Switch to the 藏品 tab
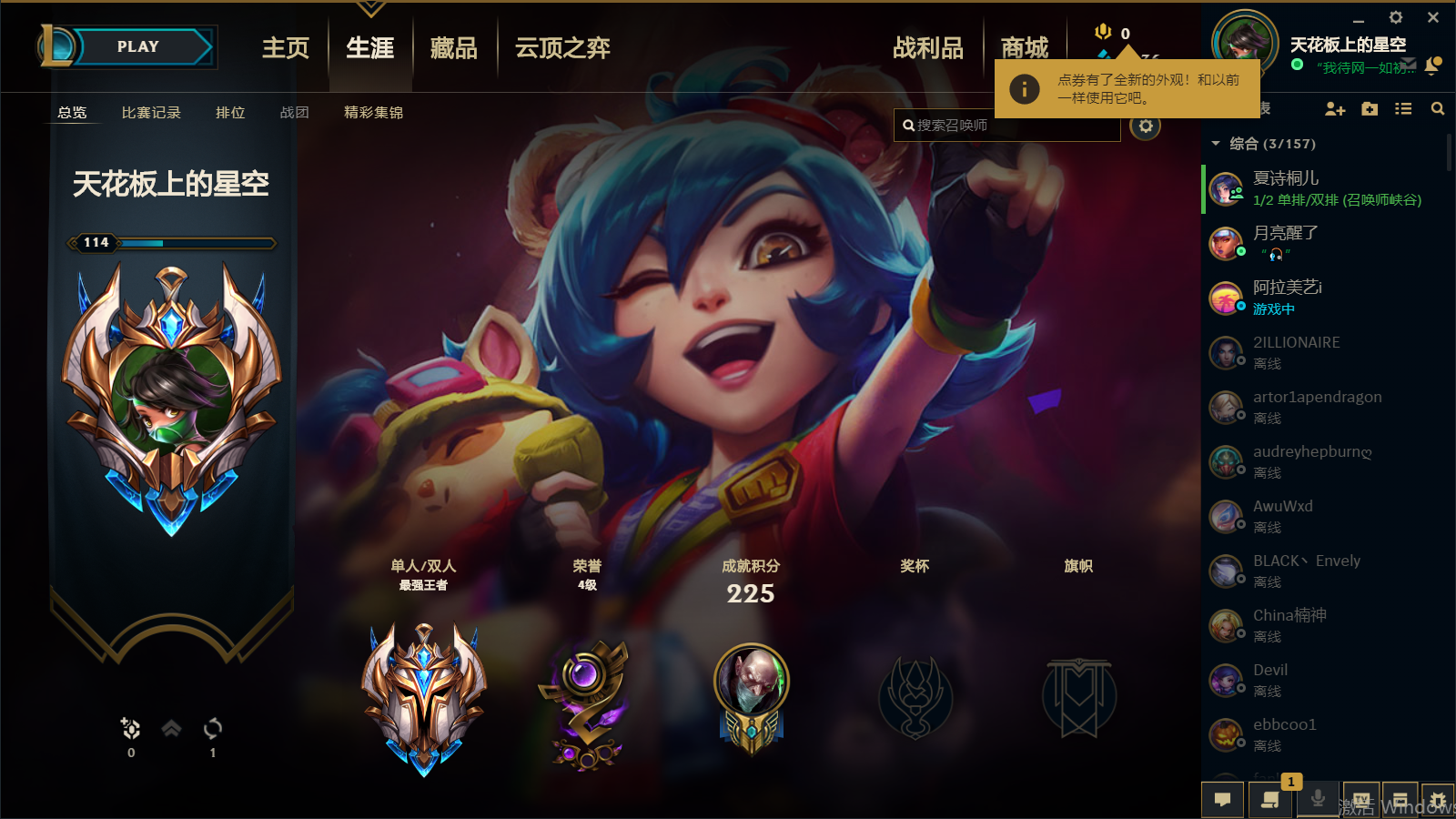Screen dimensions: 1456x819 (x=453, y=48)
